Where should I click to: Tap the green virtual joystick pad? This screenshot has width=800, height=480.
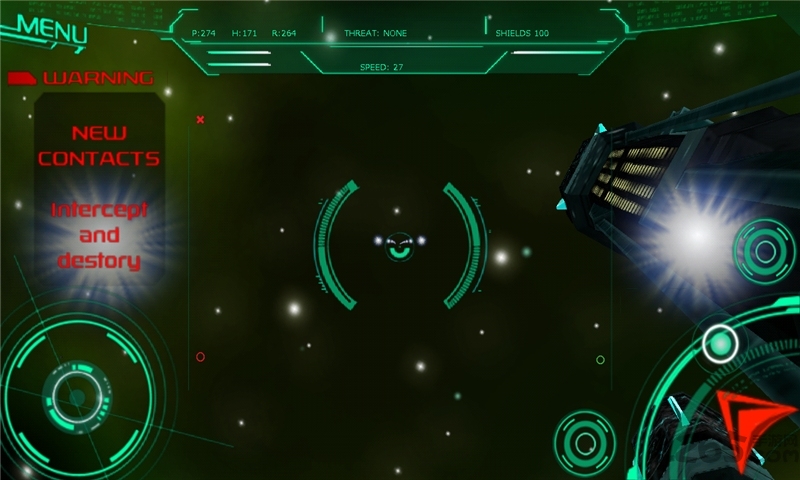[x=76, y=397]
